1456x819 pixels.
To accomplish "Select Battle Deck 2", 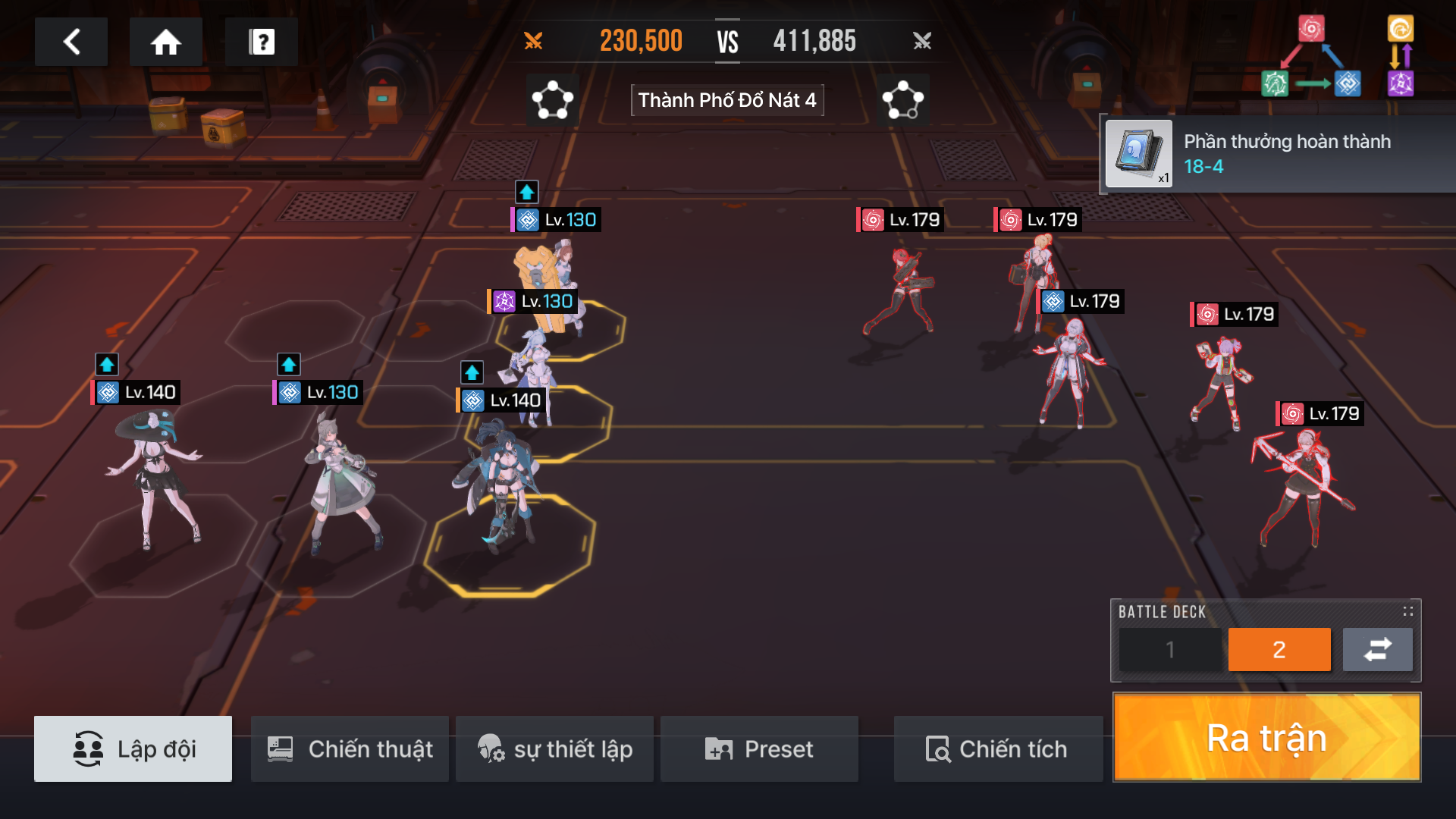I will (x=1279, y=650).
